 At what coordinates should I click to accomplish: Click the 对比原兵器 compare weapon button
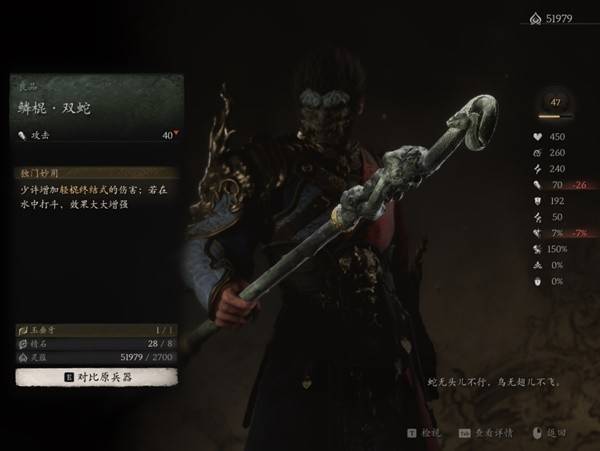[x=96, y=376]
